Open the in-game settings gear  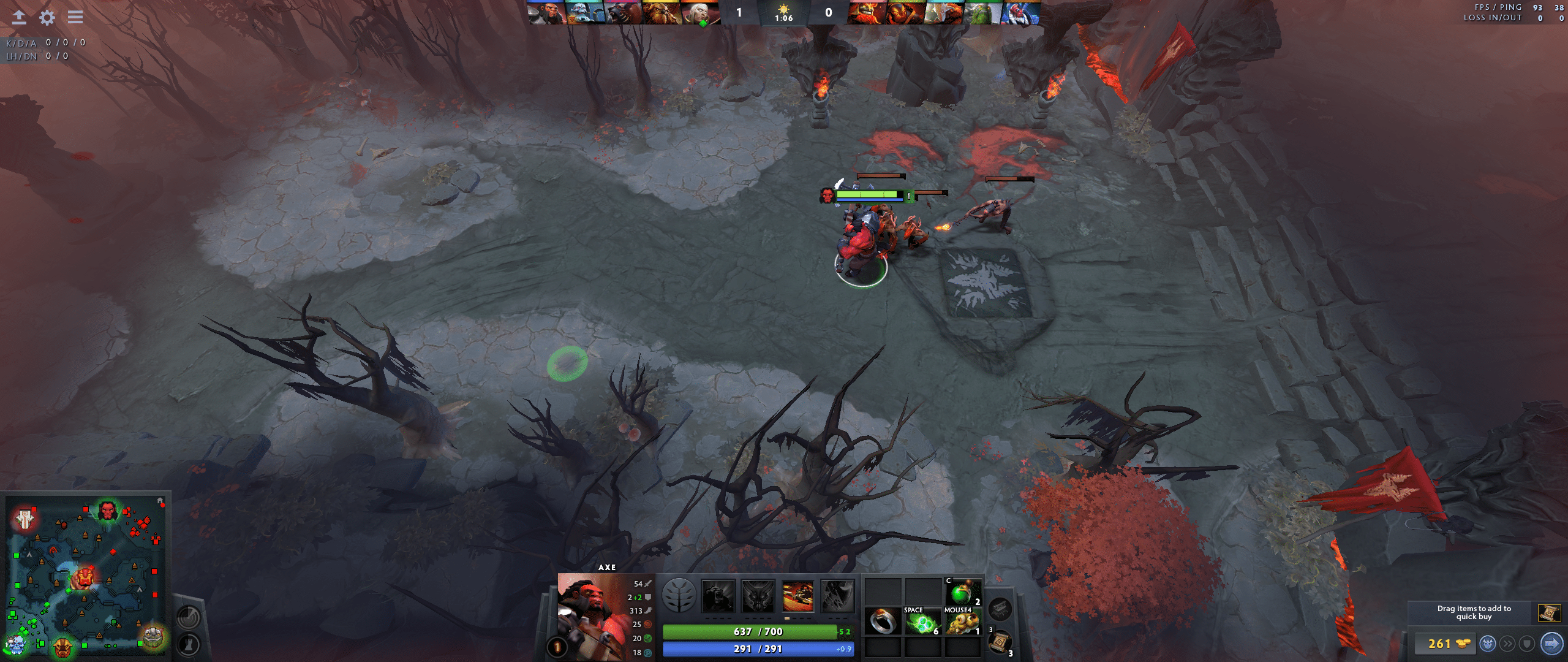[x=46, y=18]
